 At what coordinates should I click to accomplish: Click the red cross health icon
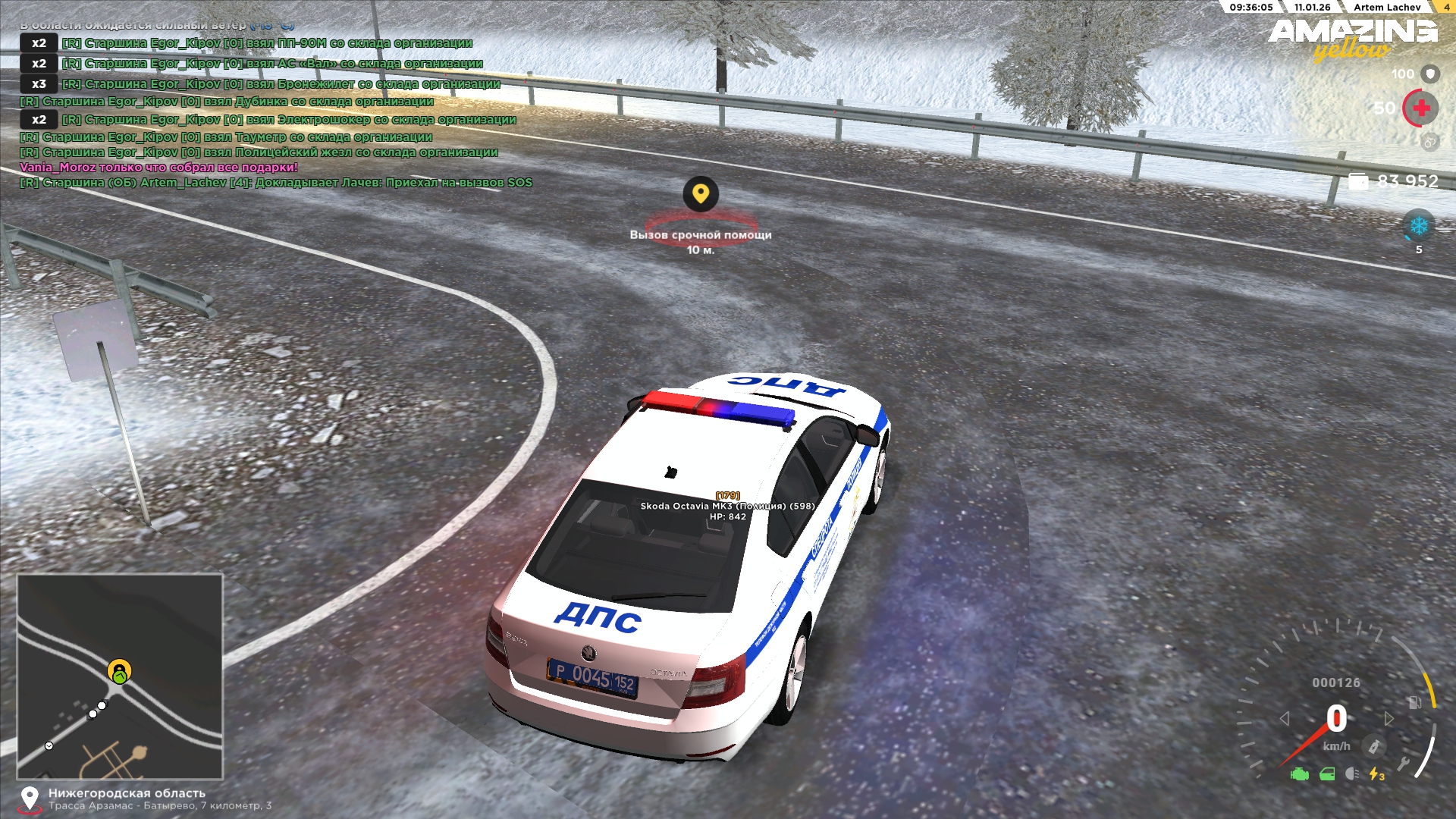1421,108
